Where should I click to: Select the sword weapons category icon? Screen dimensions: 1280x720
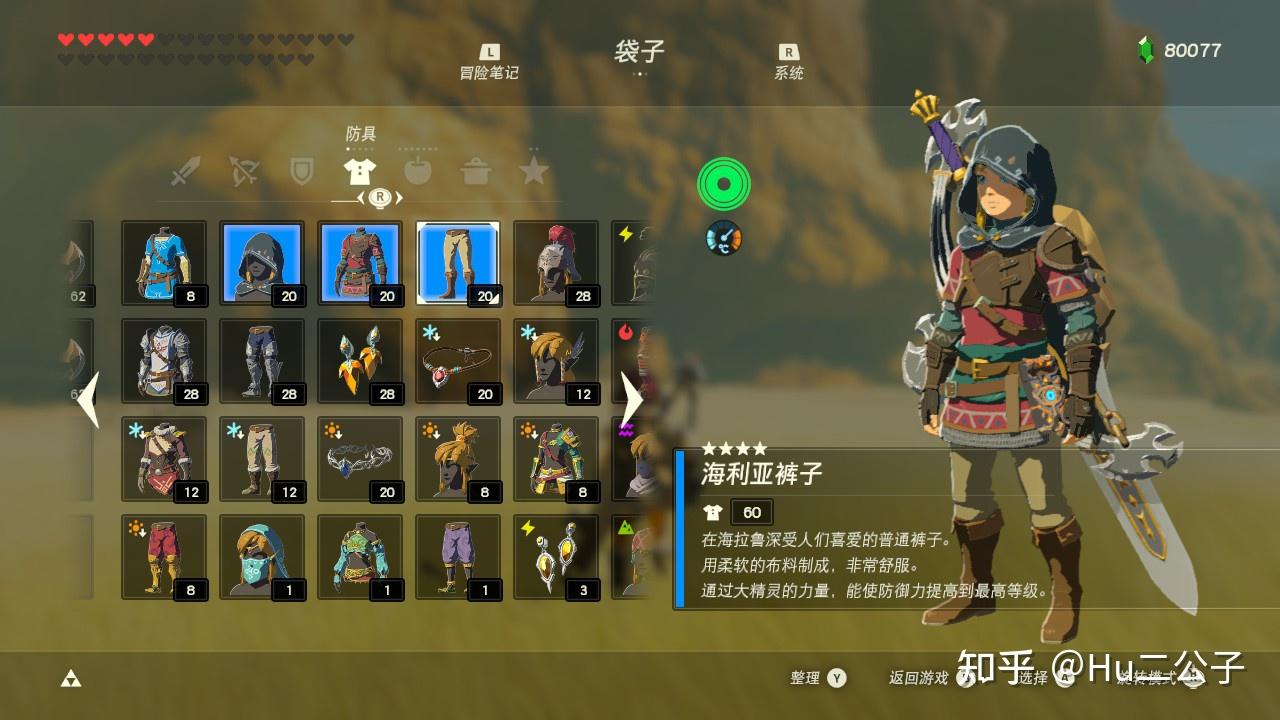(x=188, y=172)
